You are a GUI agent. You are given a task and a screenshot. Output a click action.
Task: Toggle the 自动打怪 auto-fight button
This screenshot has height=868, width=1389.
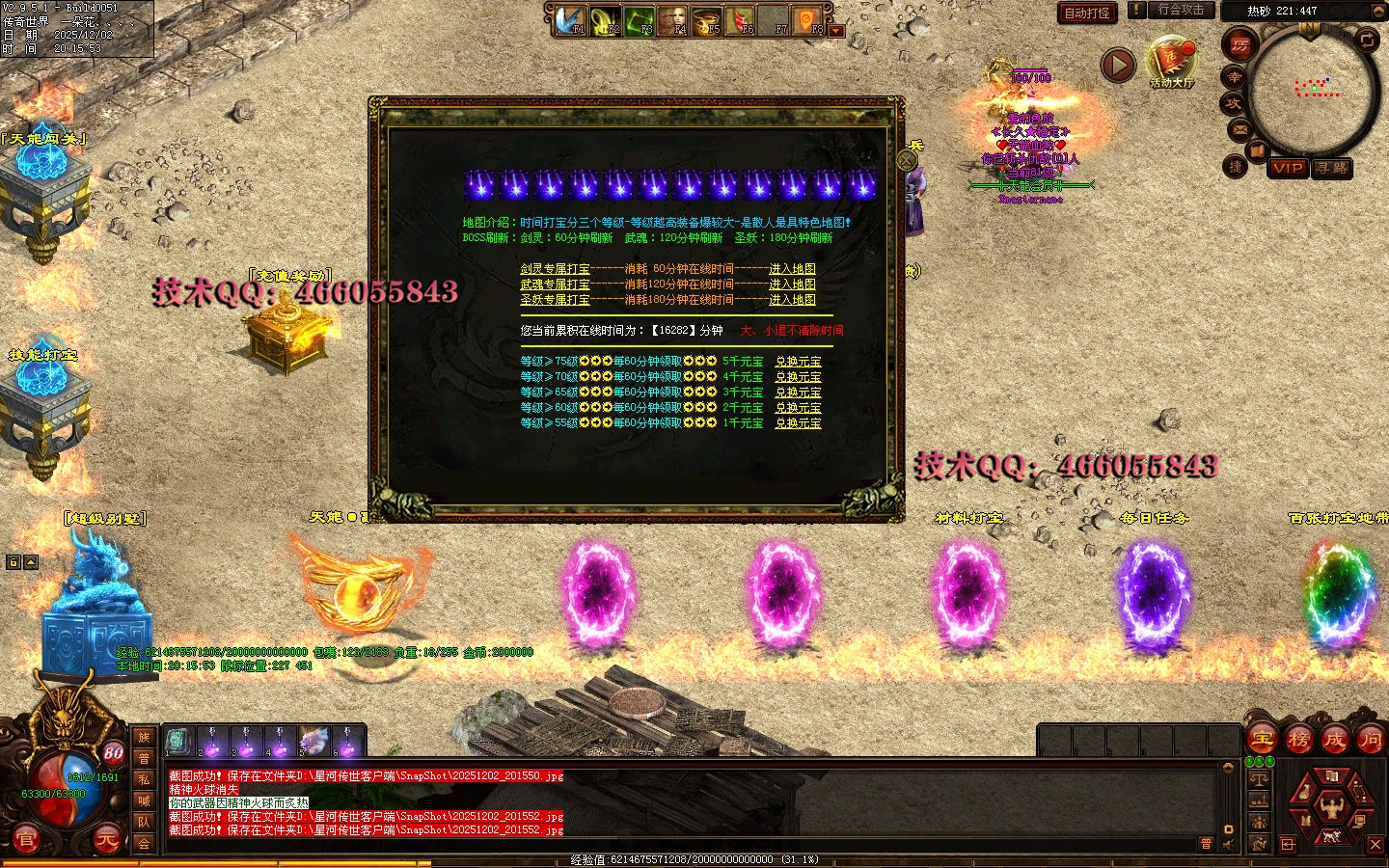[x=1087, y=13]
